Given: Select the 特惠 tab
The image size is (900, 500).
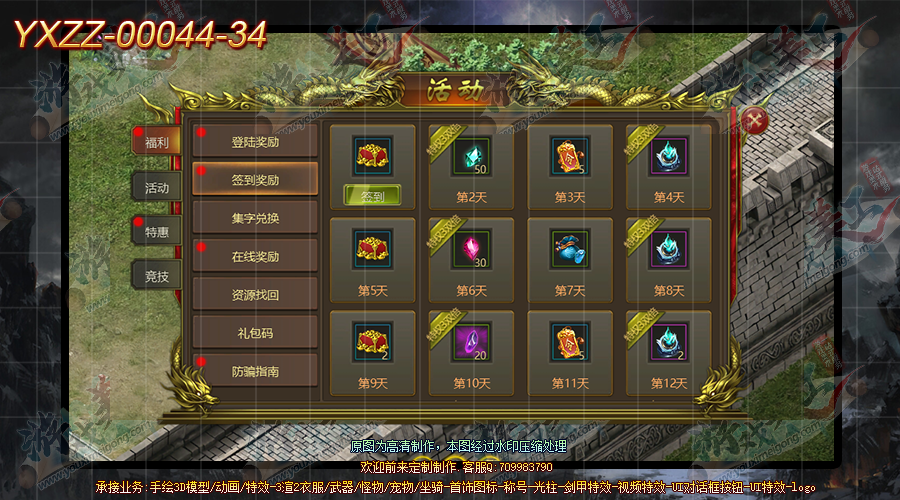Looking at the screenshot, I should (157, 231).
